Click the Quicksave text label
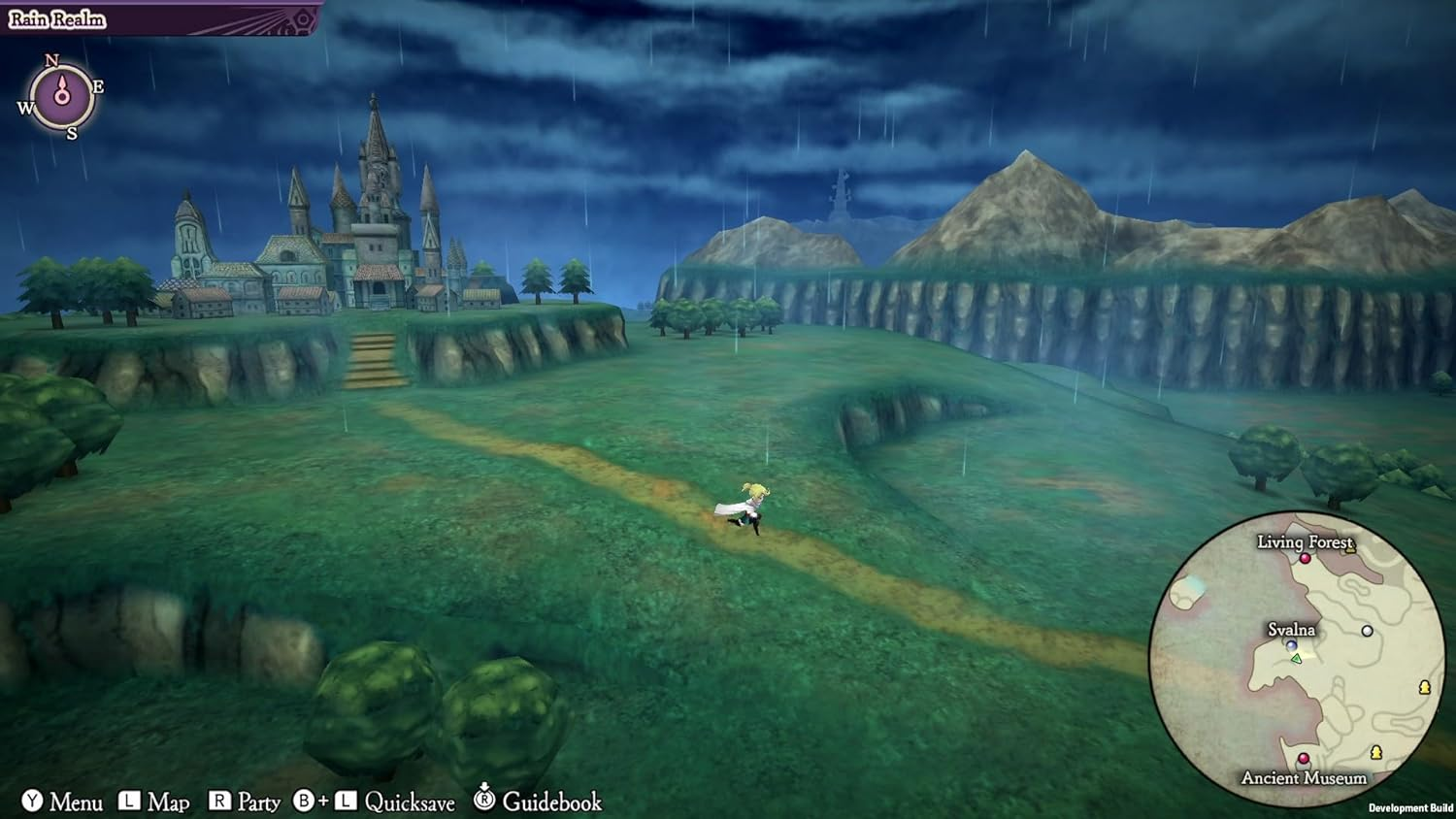The image size is (1456, 819). 410,803
